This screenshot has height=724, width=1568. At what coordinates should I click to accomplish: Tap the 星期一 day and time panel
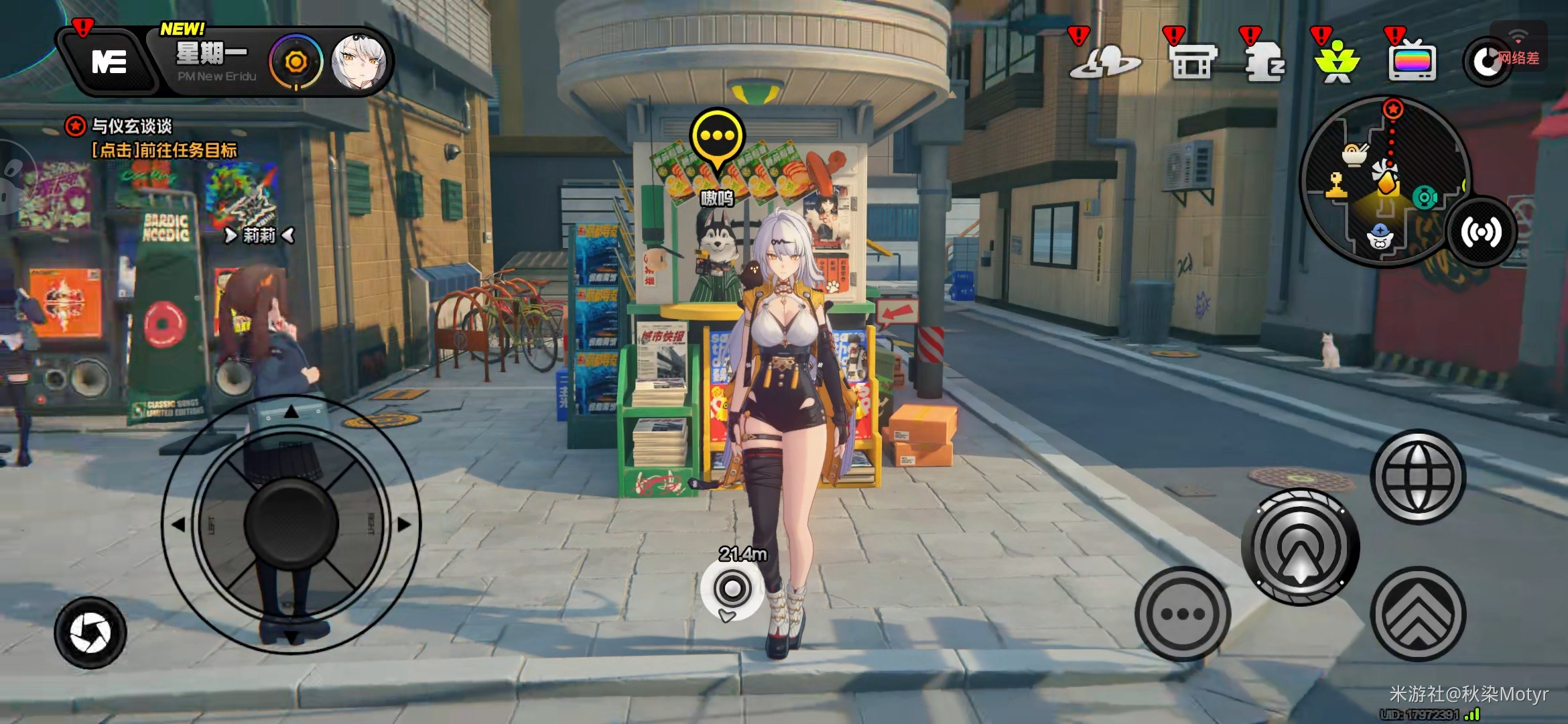coord(213,61)
